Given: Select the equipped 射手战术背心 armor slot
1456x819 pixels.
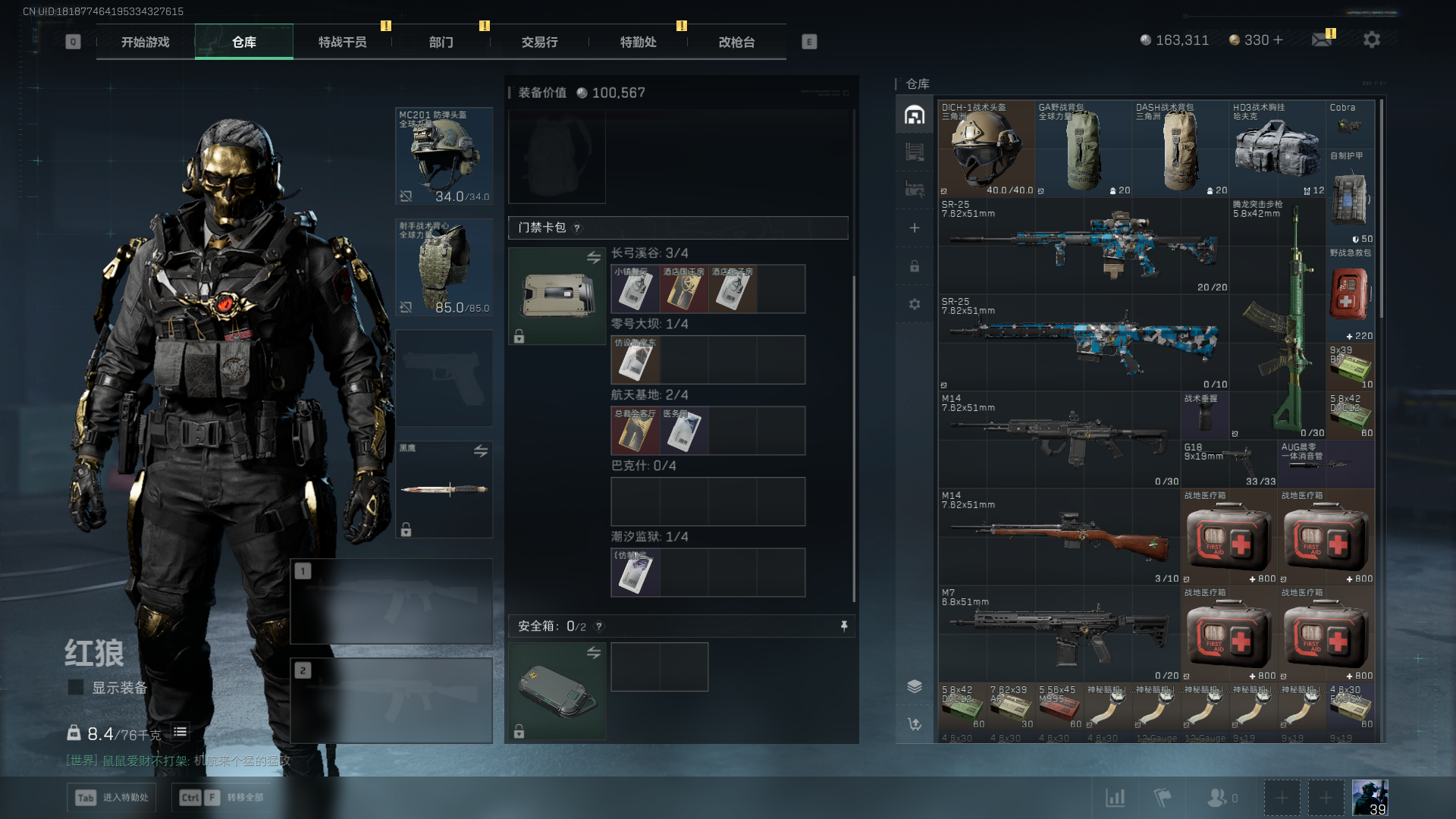Looking at the screenshot, I should point(444,268).
